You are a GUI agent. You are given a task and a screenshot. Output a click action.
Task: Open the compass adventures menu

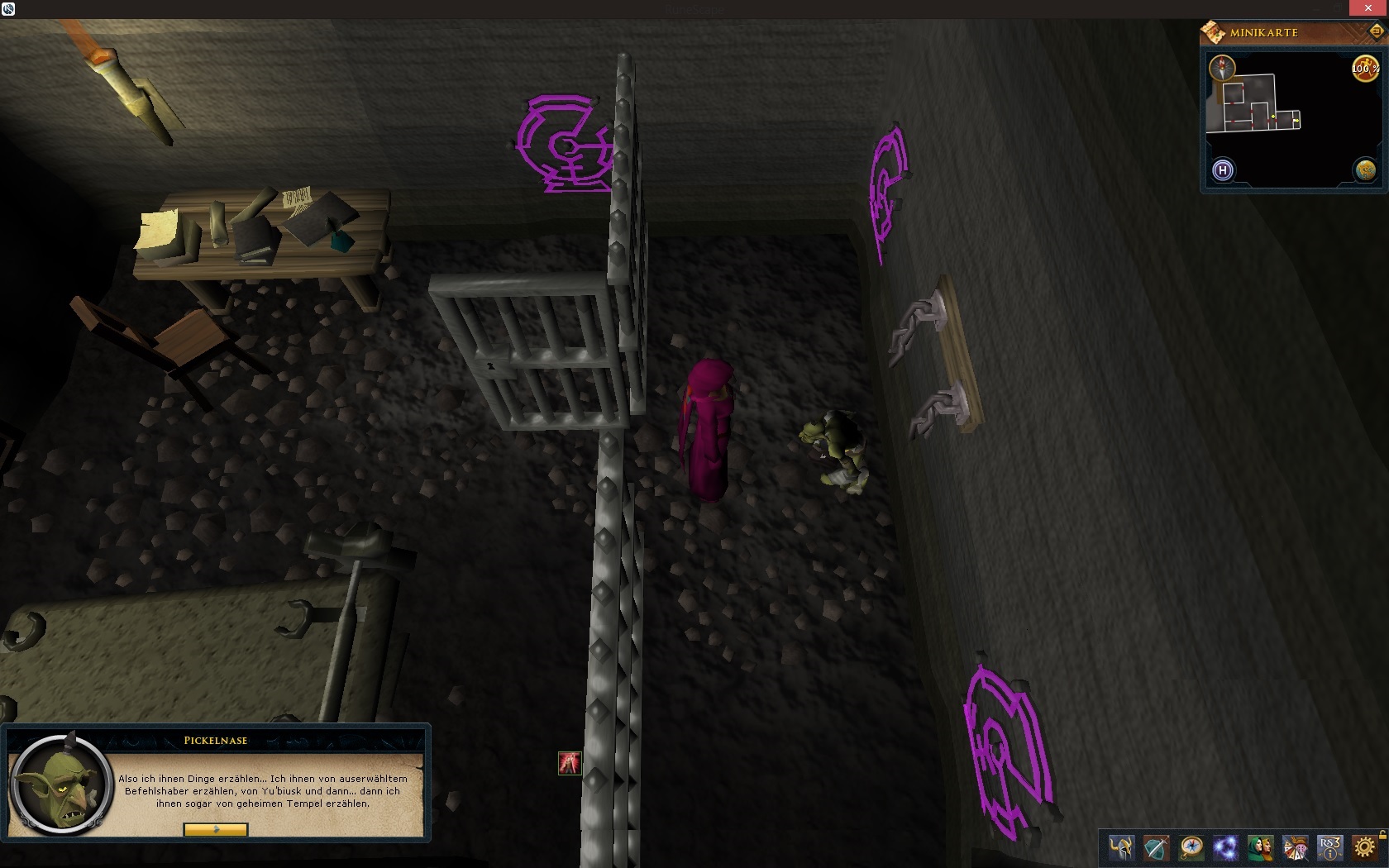1191,847
